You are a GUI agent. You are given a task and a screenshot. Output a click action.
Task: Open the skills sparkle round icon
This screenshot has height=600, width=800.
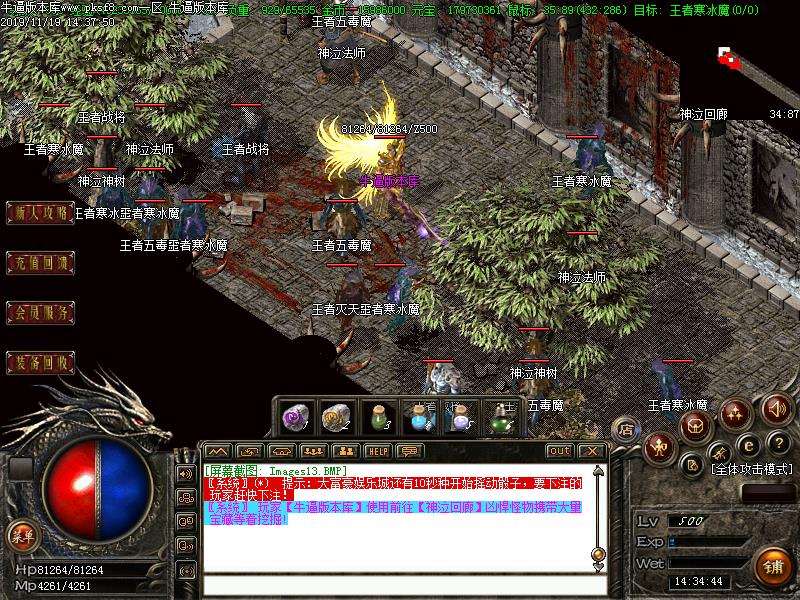737,412
